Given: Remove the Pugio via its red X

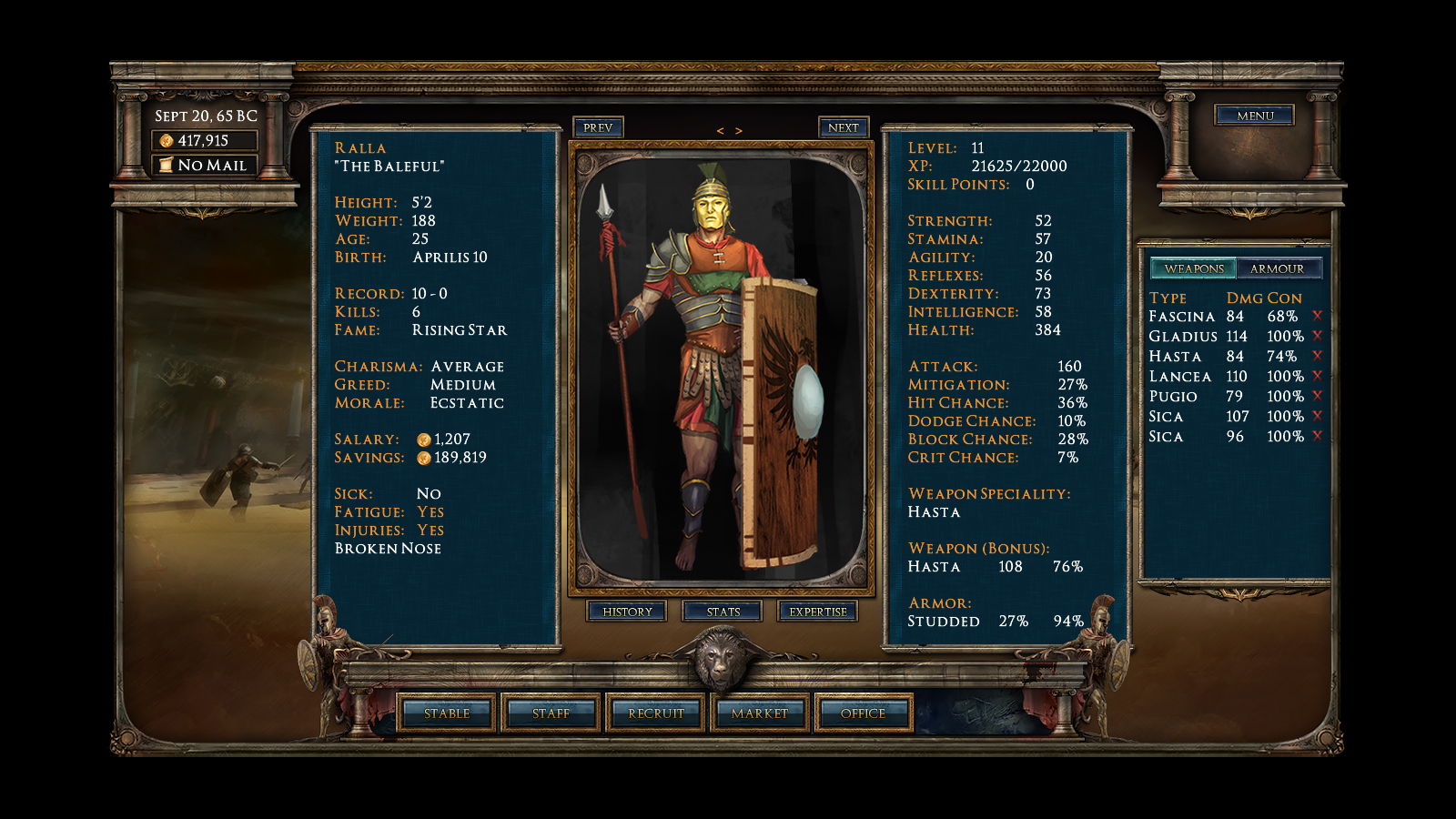Looking at the screenshot, I should (1317, 396).
